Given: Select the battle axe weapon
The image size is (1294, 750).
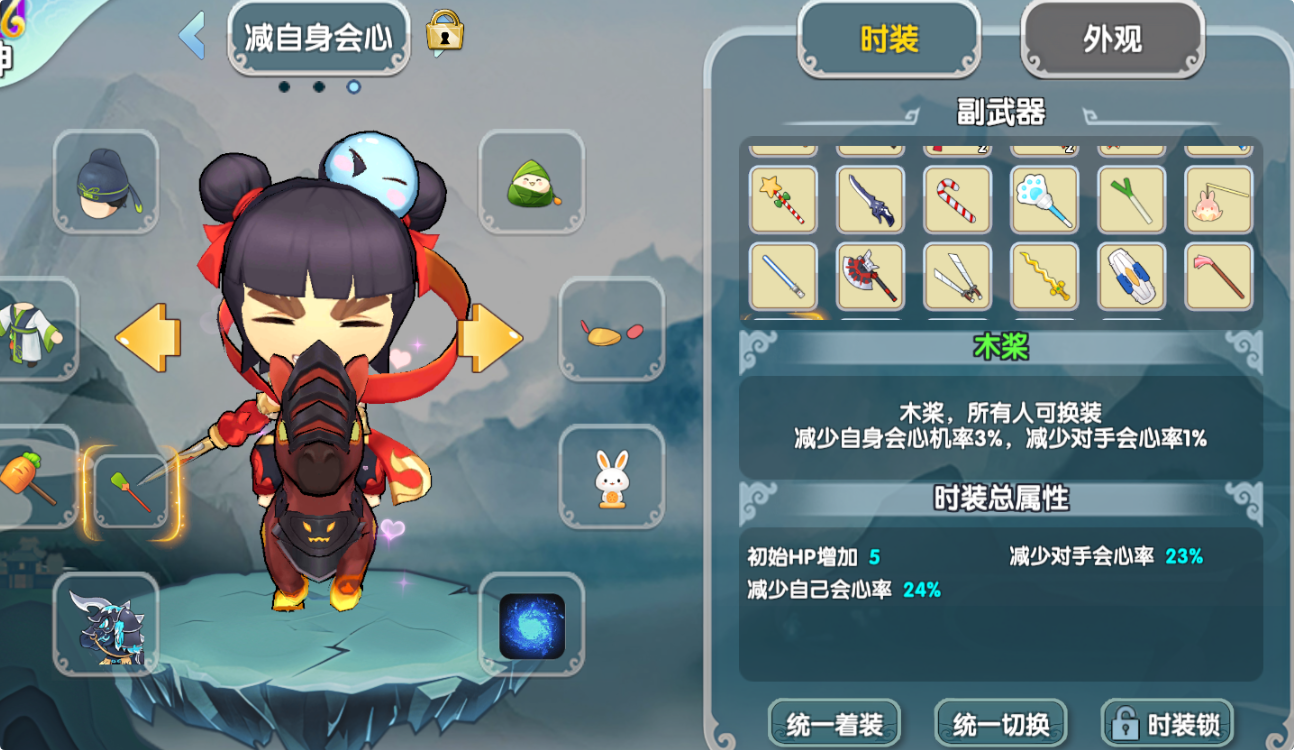Looking at the screenshot, I should [870, 278].
